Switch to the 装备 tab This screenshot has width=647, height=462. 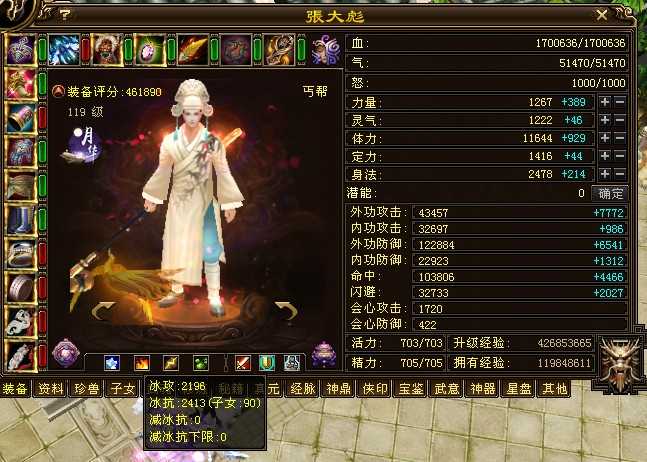(x=15, y=388)
